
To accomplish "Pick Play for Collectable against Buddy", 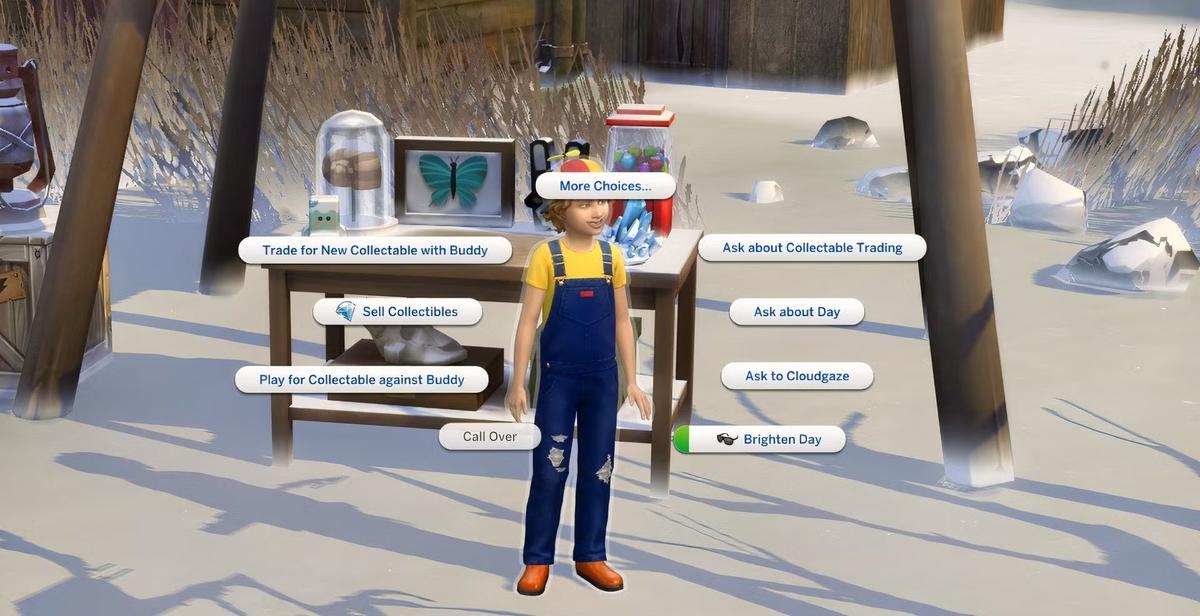I will pos(362,380).
